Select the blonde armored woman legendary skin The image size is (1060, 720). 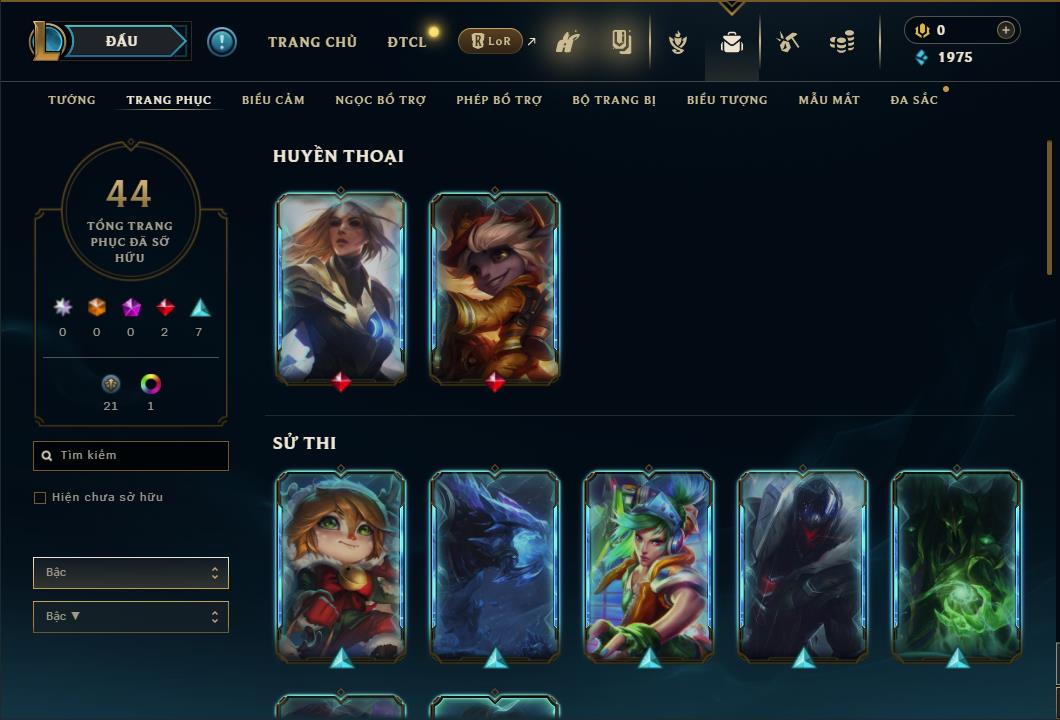341,287
